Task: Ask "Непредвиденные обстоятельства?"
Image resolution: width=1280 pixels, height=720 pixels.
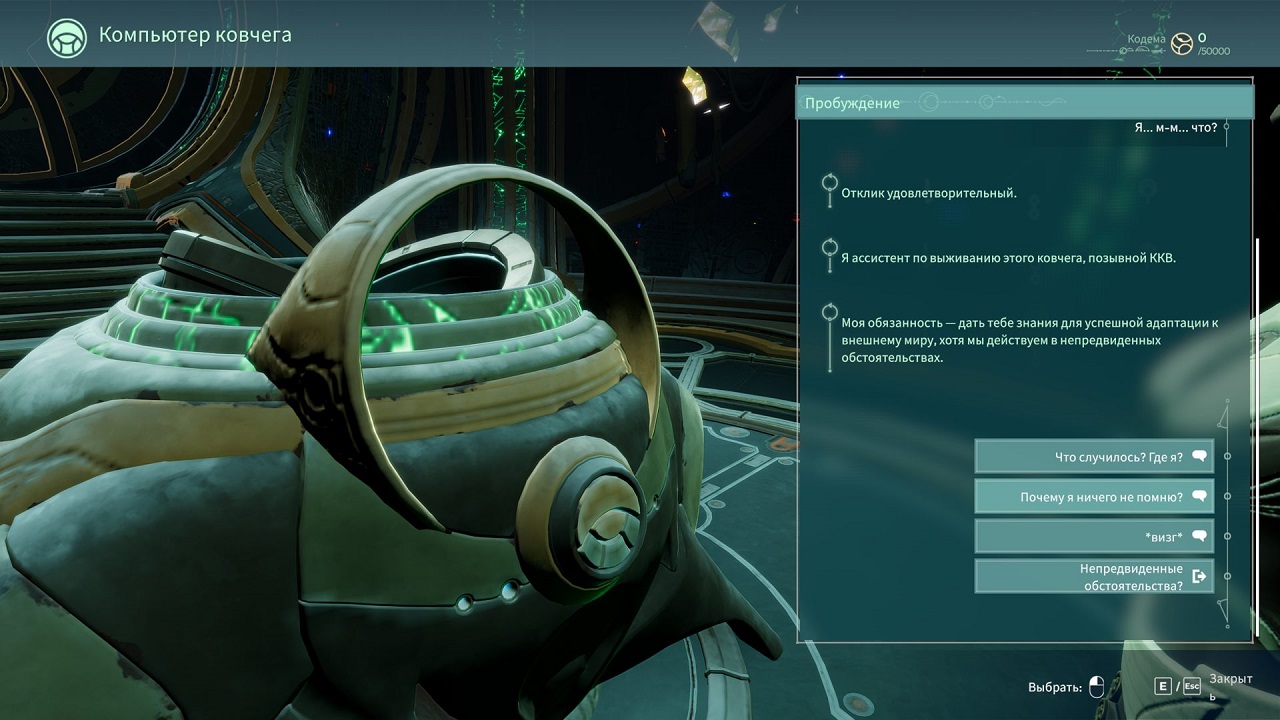Action: pyautogui.click(x=1093, y=577)
